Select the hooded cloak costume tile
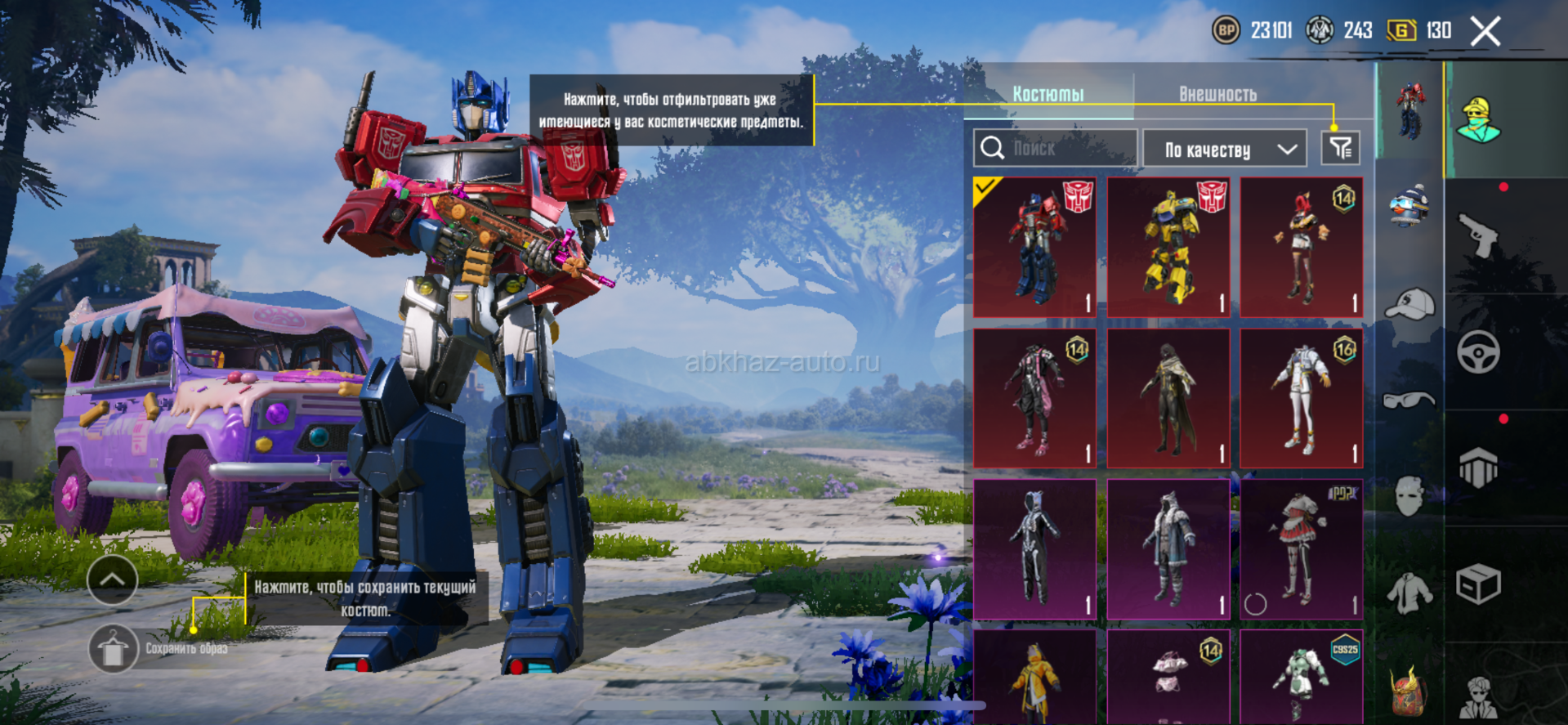The image size is (1568, 725). pos(1168,398)
